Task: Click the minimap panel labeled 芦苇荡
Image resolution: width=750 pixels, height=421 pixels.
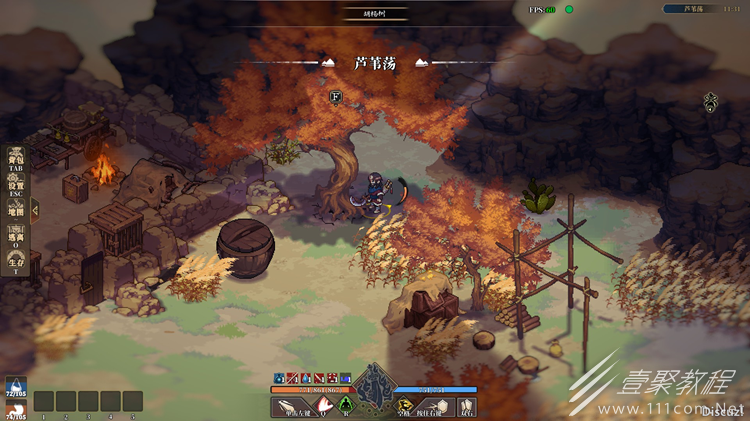Action: (699, 9)
